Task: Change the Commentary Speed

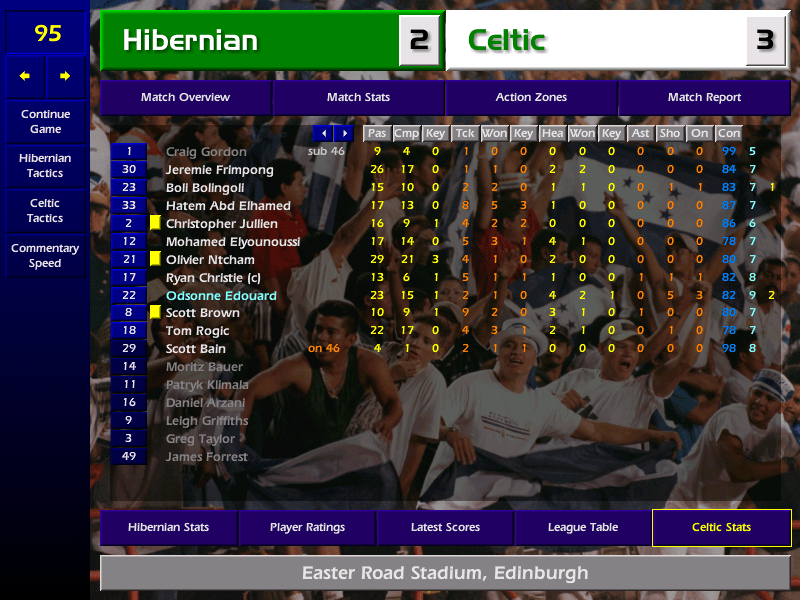Action: (x=45, y=256)
